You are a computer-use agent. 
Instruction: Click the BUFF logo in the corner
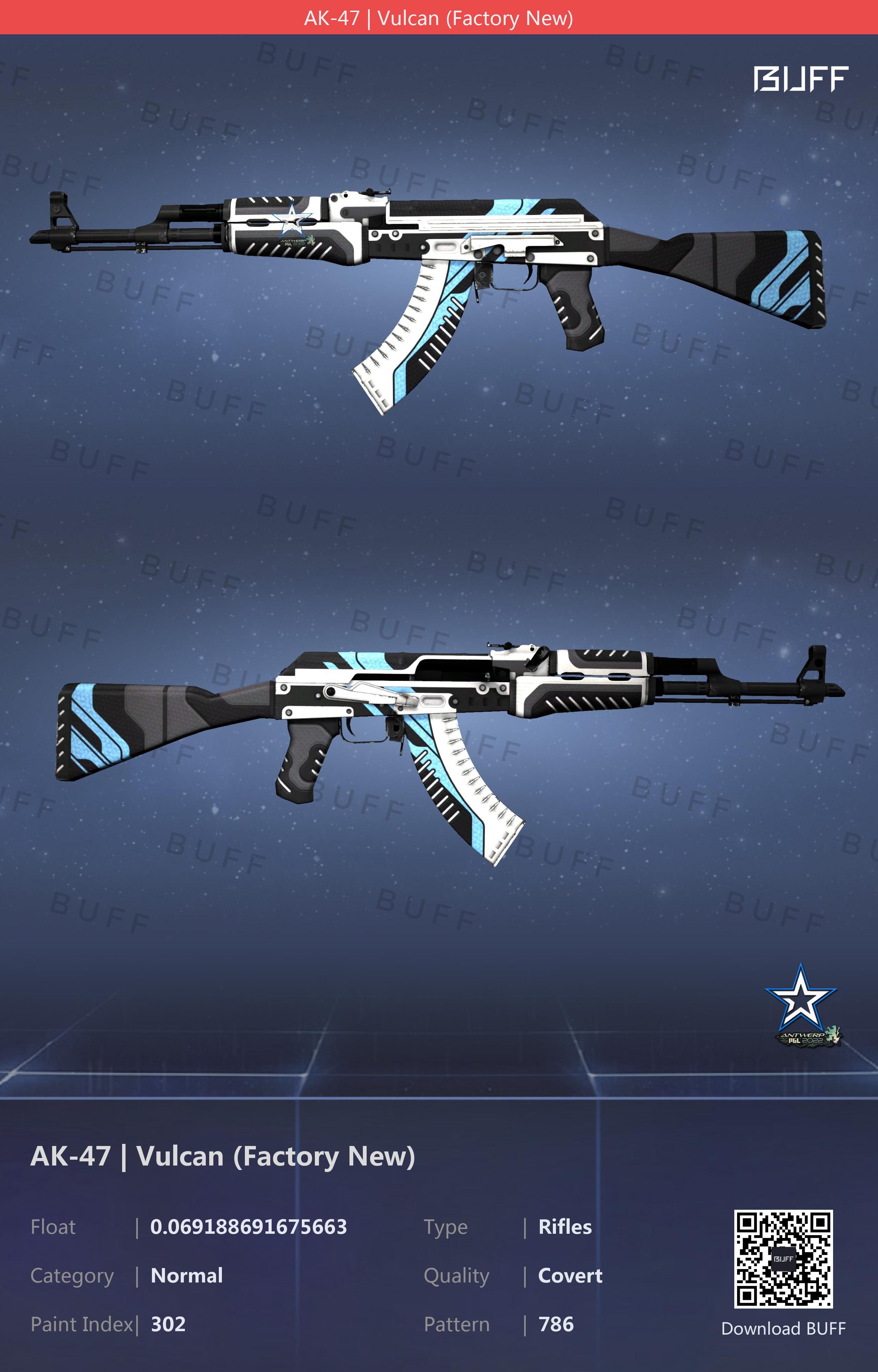pos(800,79)
